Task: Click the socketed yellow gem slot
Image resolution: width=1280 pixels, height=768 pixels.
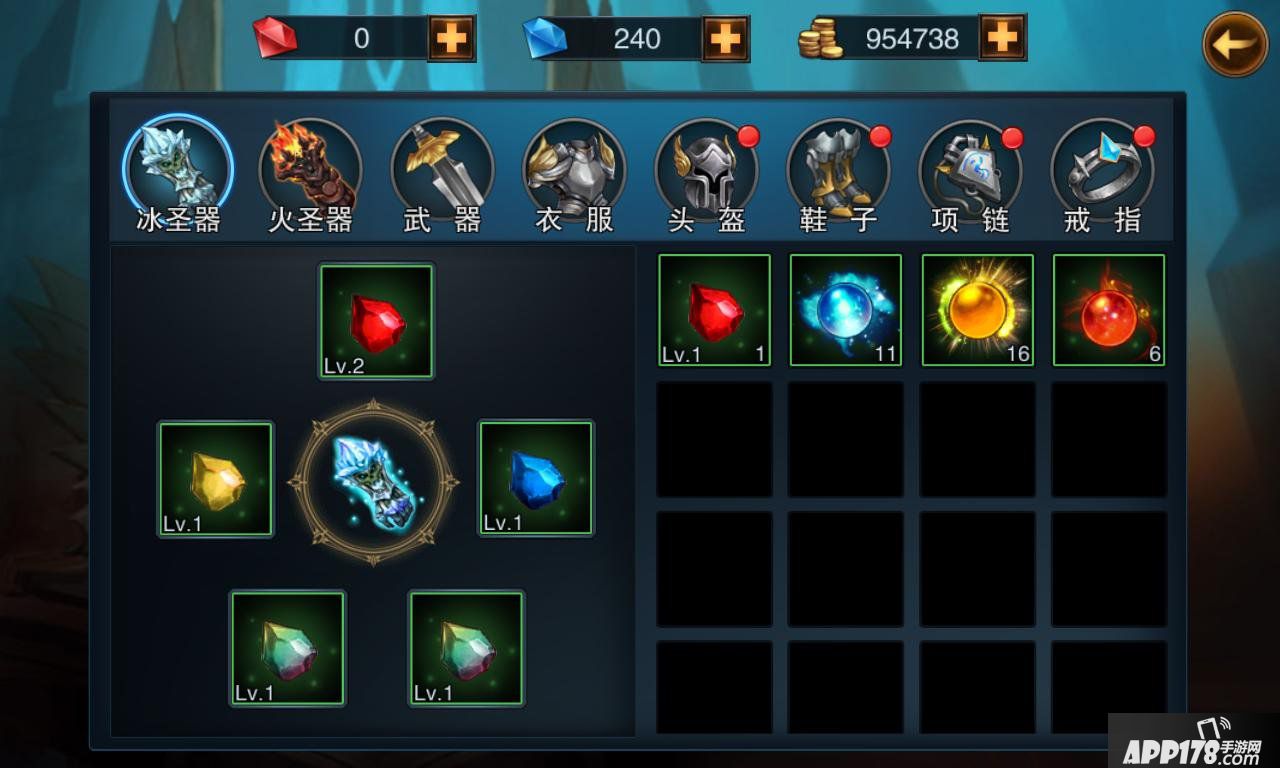Action: point(216,479)
